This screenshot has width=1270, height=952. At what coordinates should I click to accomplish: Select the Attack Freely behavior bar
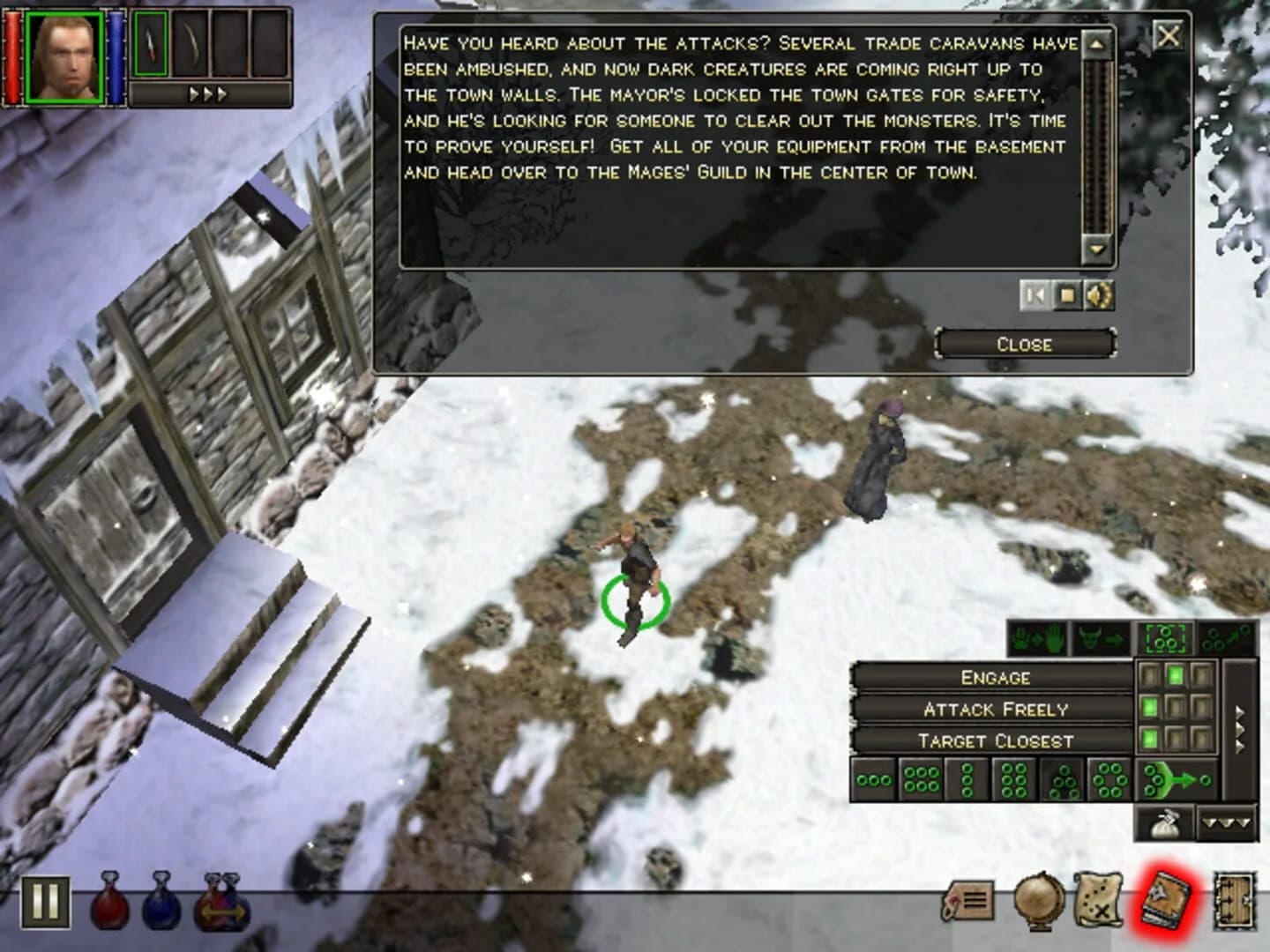tap(995, 708)
